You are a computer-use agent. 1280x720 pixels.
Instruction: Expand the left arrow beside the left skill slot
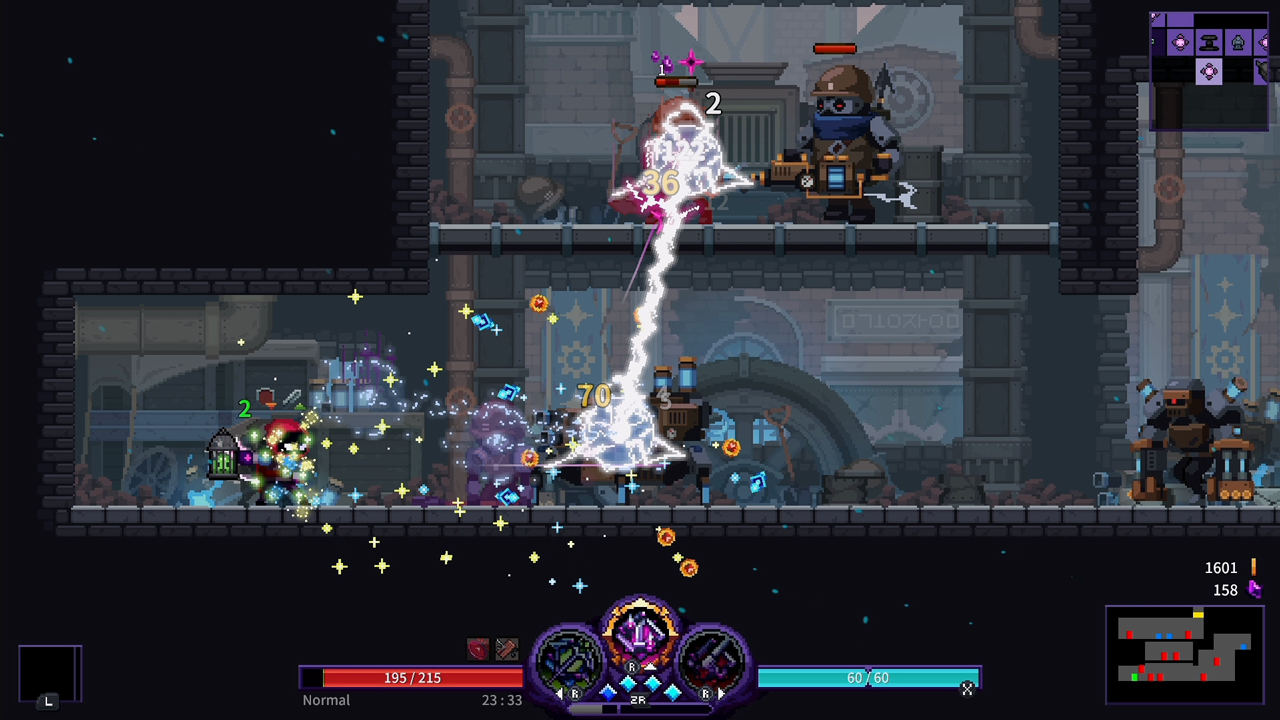point(560,693)
